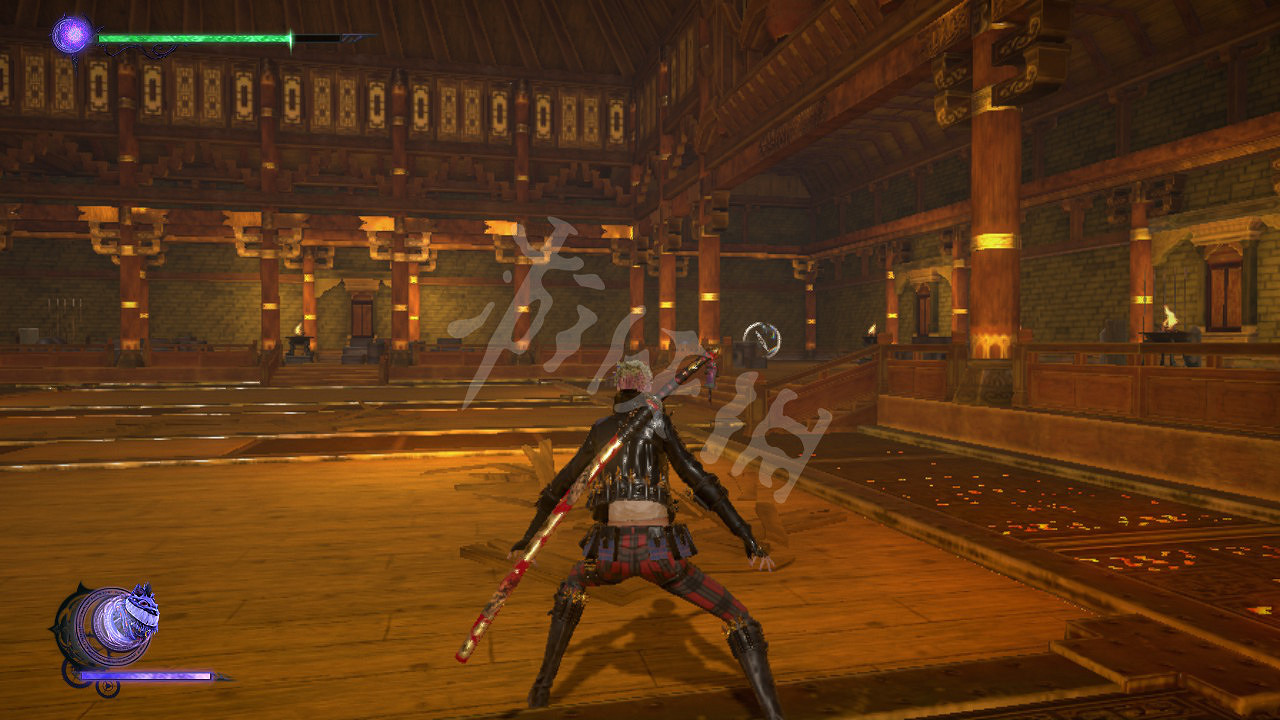Image resolution: width=1280 pixels, height=720 pixels.
Task: Toggle the blue energy bar at bottom left
Action: pos(144,676)
